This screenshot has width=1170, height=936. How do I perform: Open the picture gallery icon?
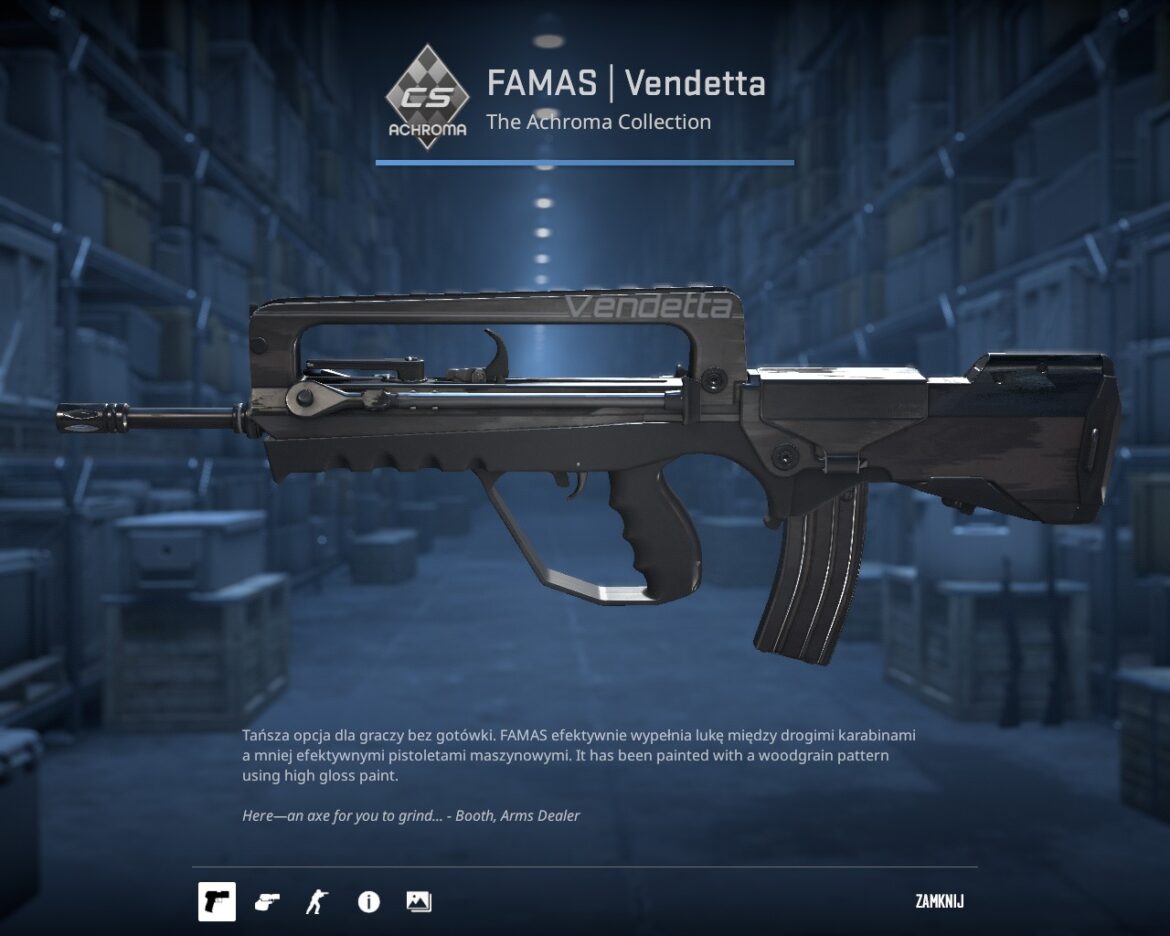tap(418, 902)
